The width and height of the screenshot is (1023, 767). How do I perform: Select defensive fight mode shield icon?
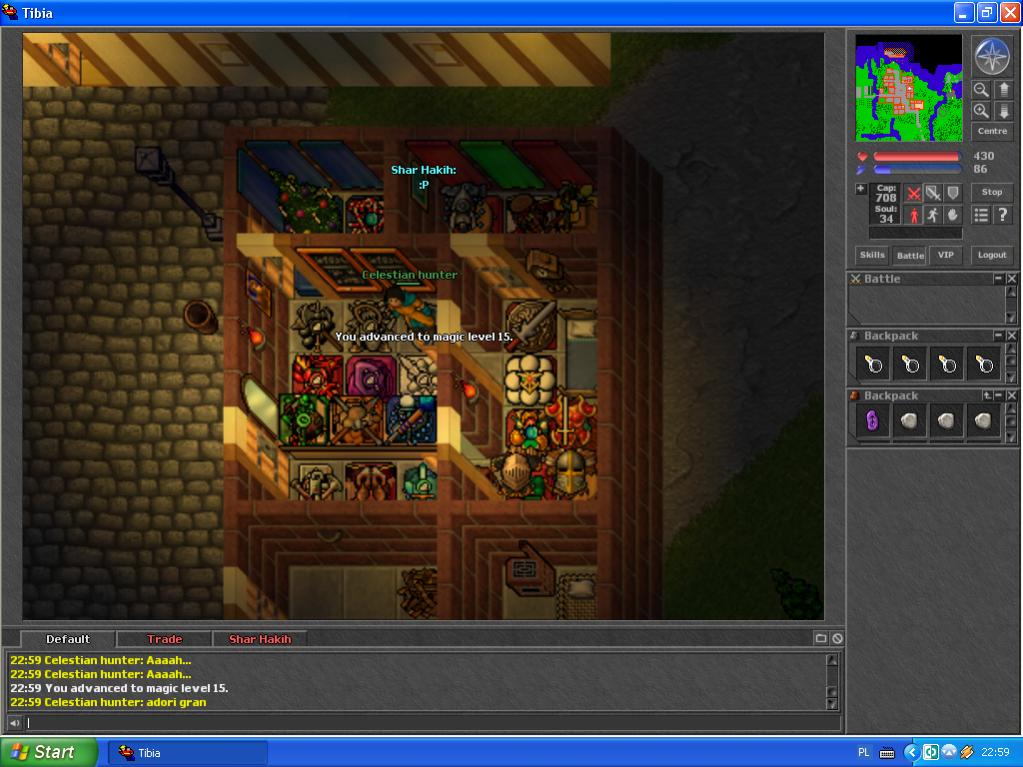(953, 193)
